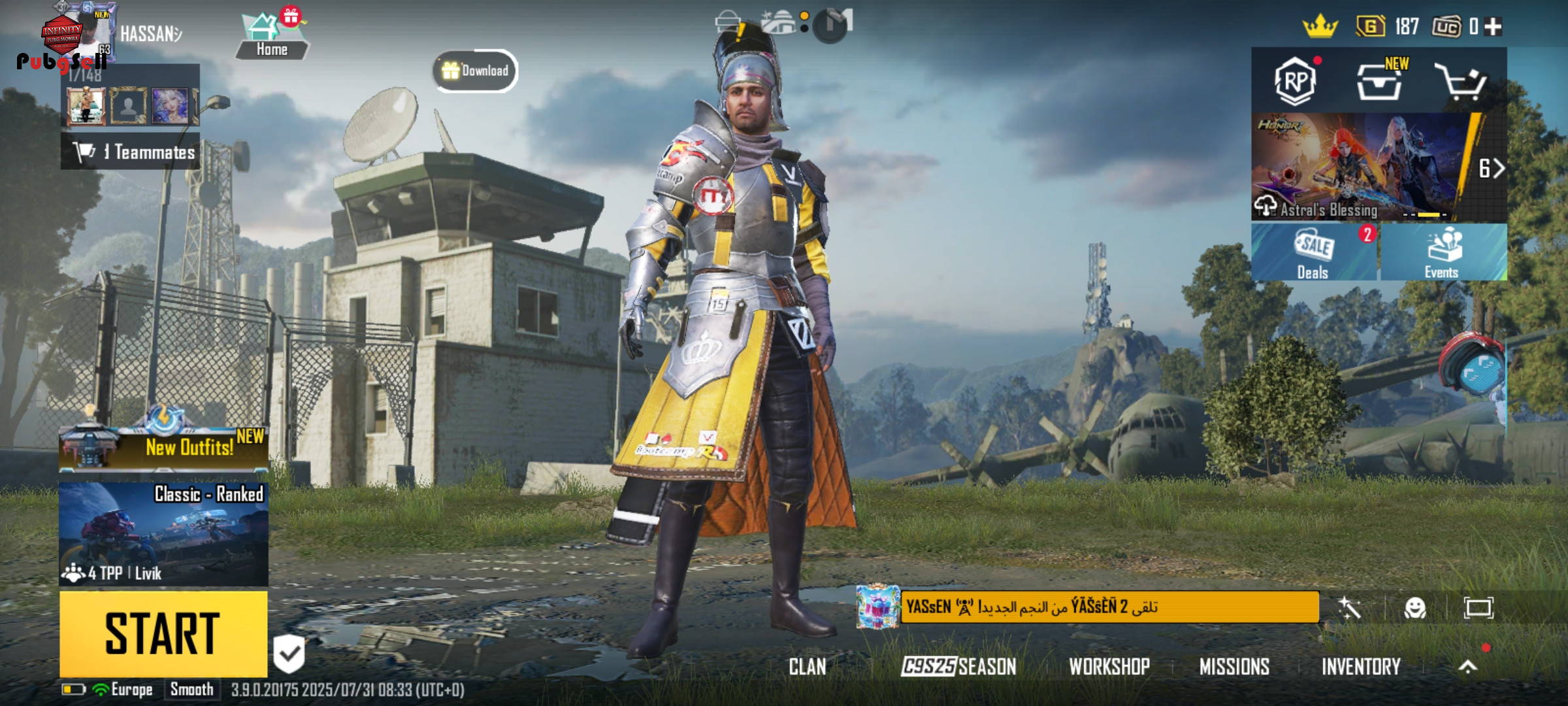Start the match with the START button

[163, 633]
